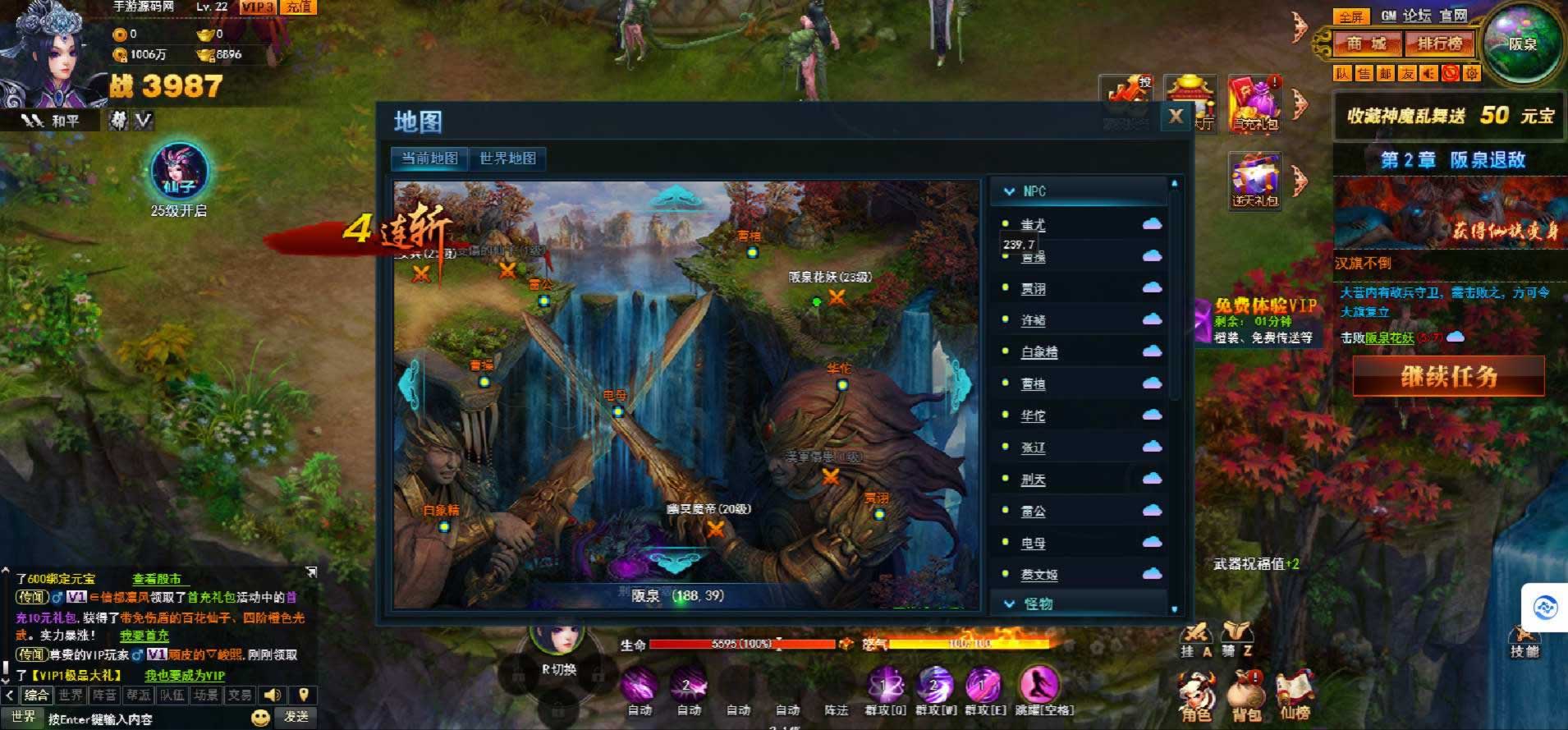Switch to the 世界地图 world map tab
Viewport: 1568px width, 730px height.
(x=507, y=158)
